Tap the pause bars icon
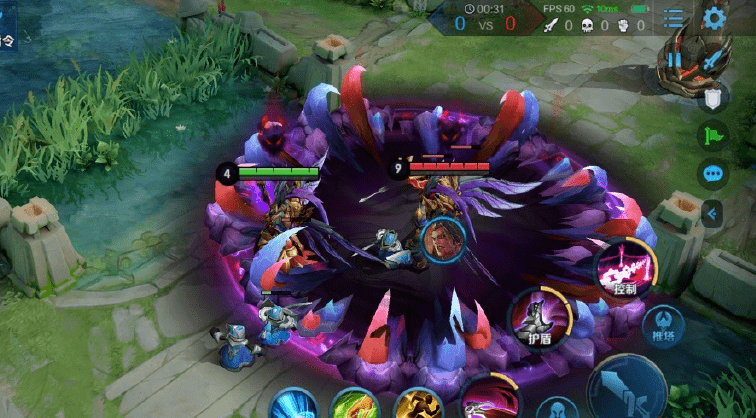This screenshot has height=418, width=756. [675, 59]
